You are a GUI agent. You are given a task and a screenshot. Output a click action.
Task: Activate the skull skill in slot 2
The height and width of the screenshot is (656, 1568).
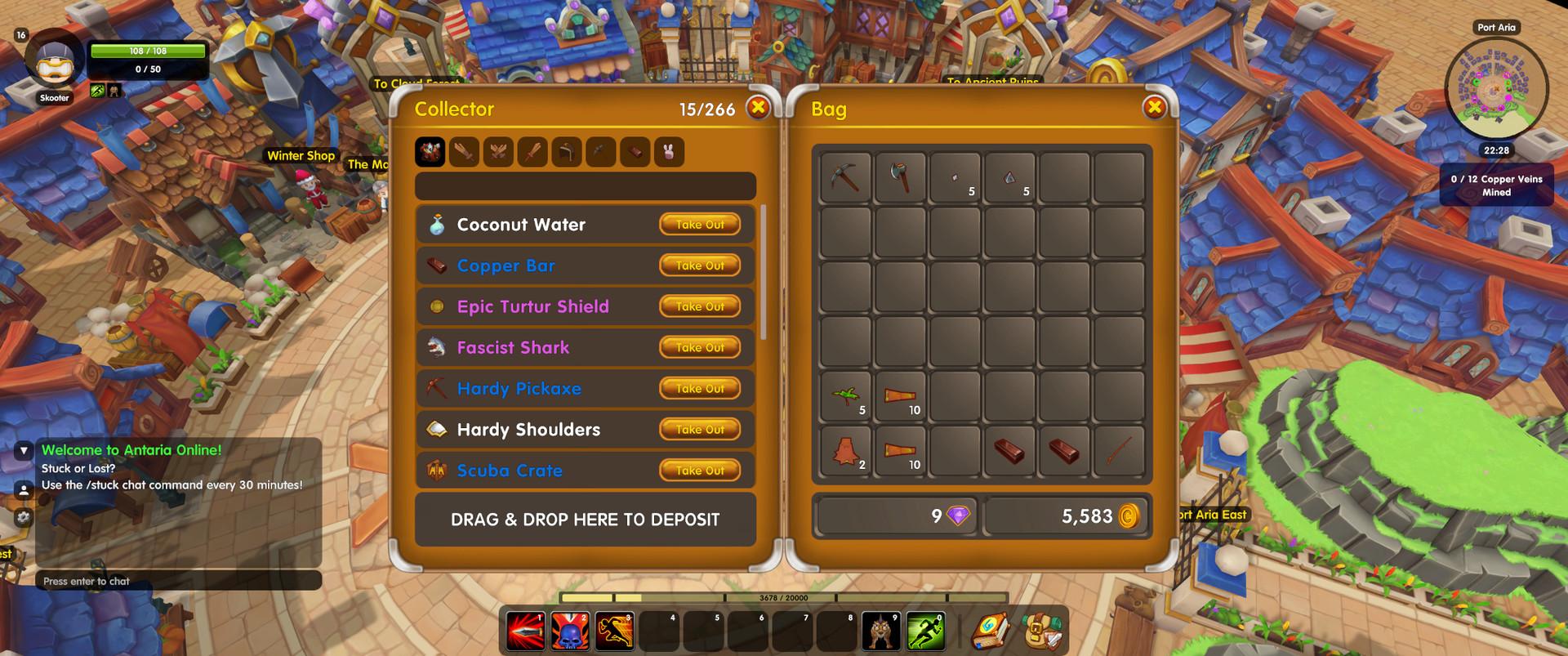pyautogui.click(x=571, y=629)
